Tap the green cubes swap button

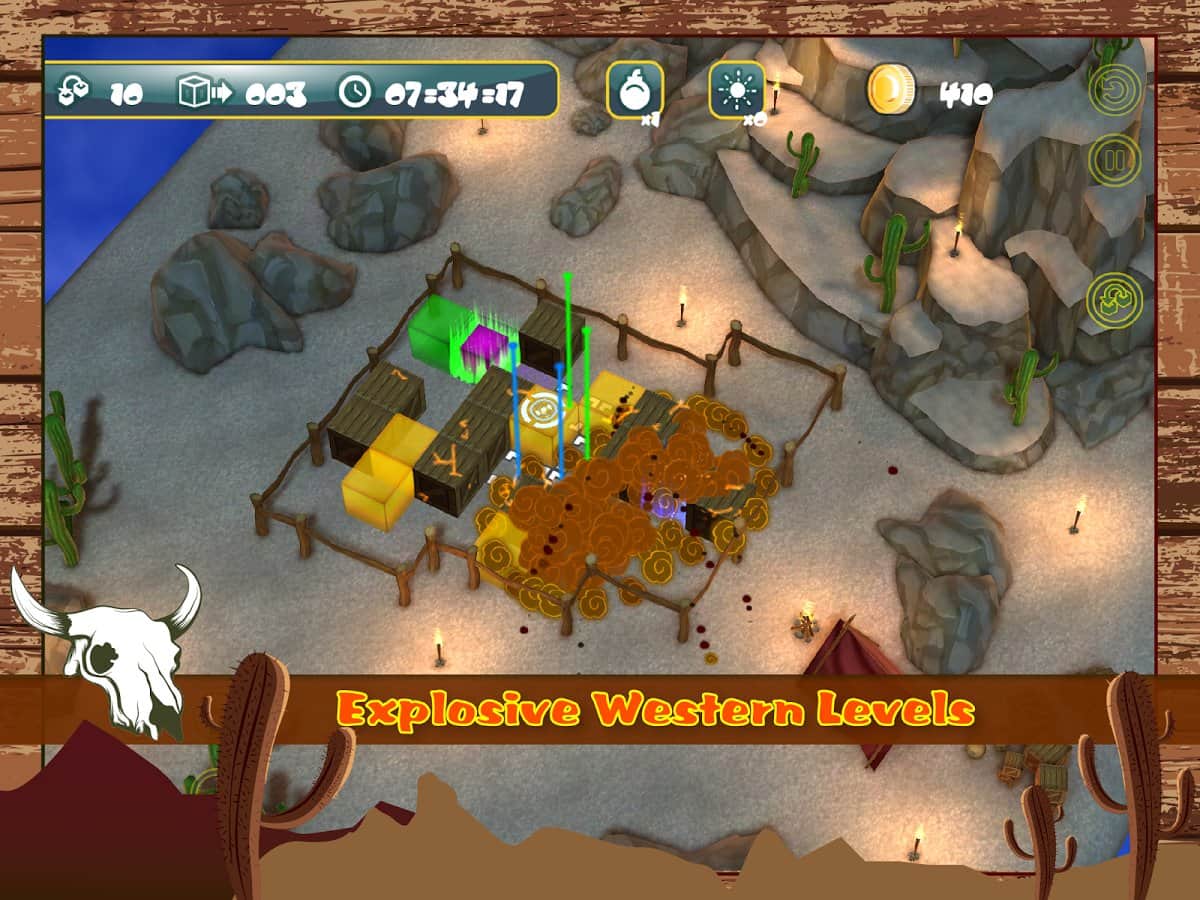click(1115, 299)
